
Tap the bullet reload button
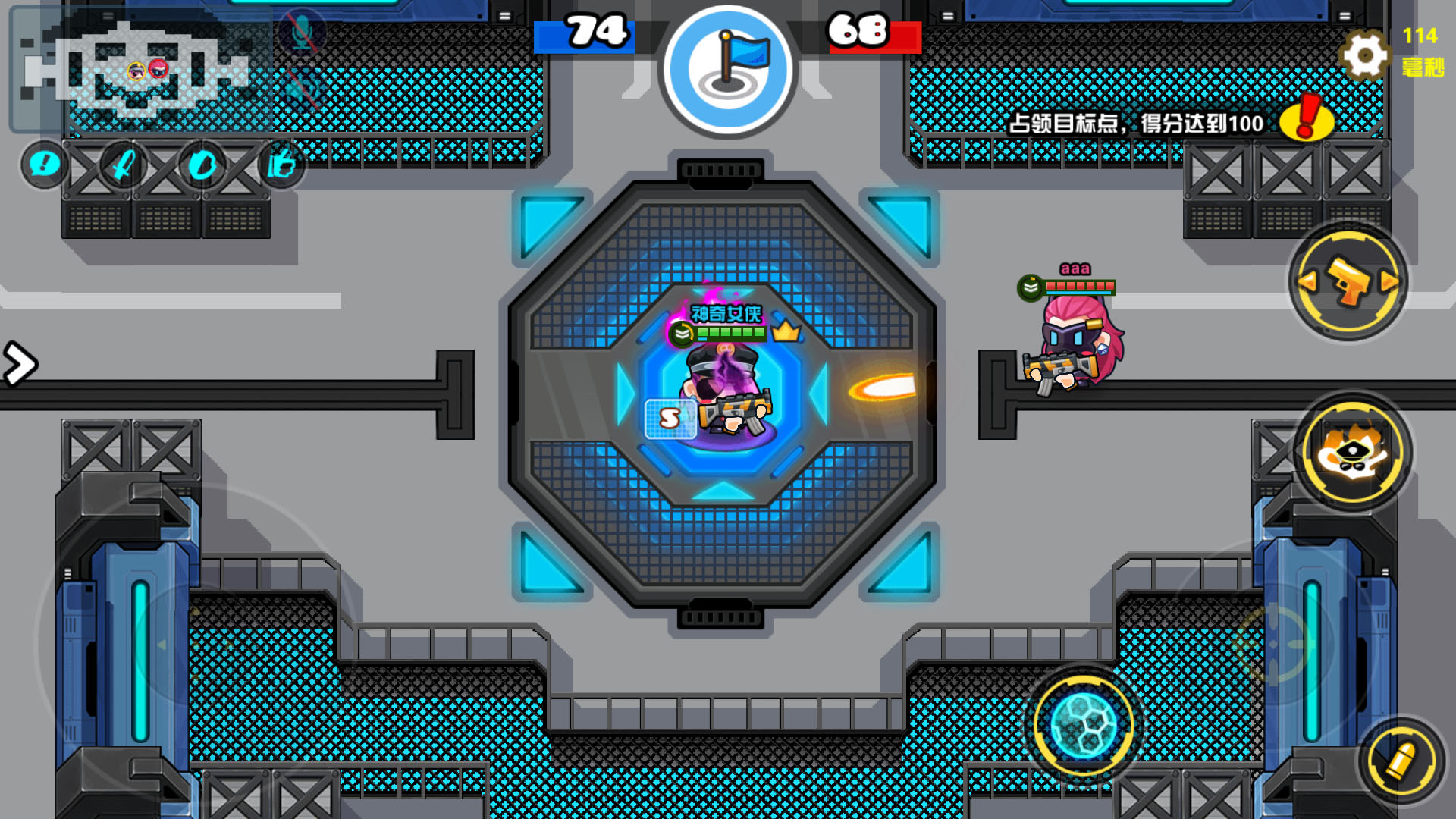(1401, 761)
